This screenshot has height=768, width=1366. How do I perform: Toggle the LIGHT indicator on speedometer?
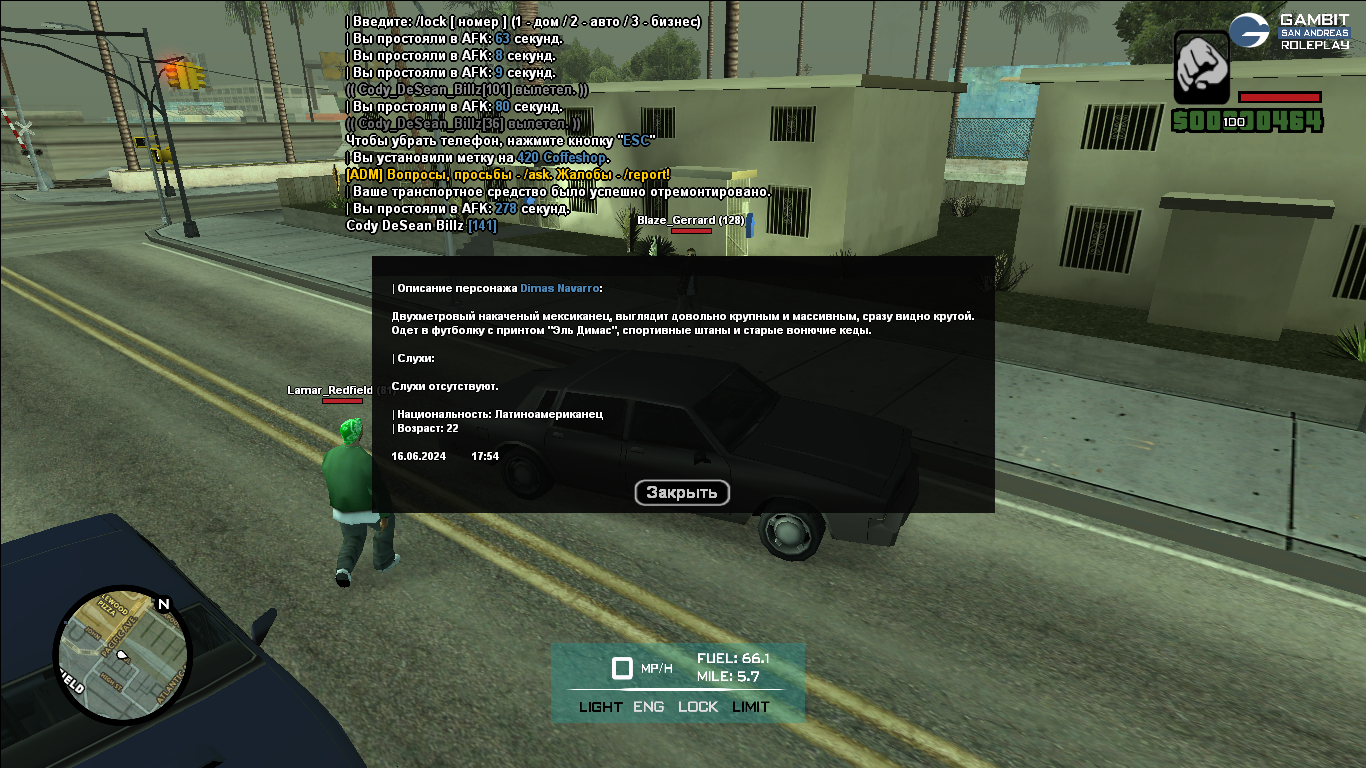[x=600, y=707]
